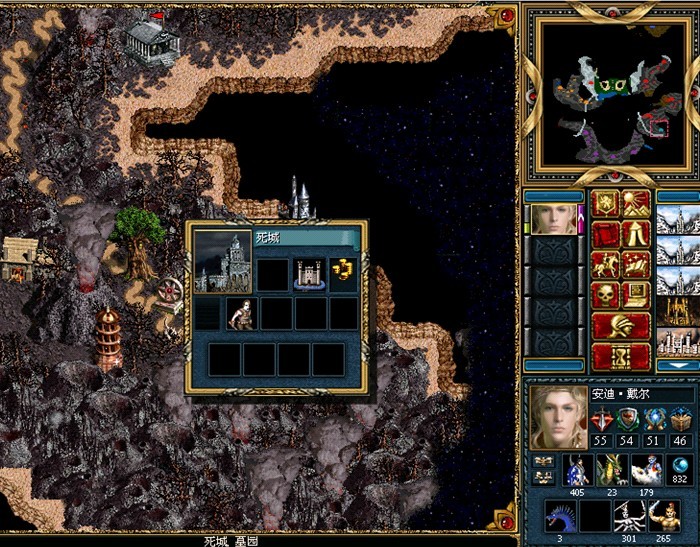Image resolution: width=700 pixels, height=547 pixels.
Task: Select the golden-colored town in town list
Action: (x=677, y=314)
